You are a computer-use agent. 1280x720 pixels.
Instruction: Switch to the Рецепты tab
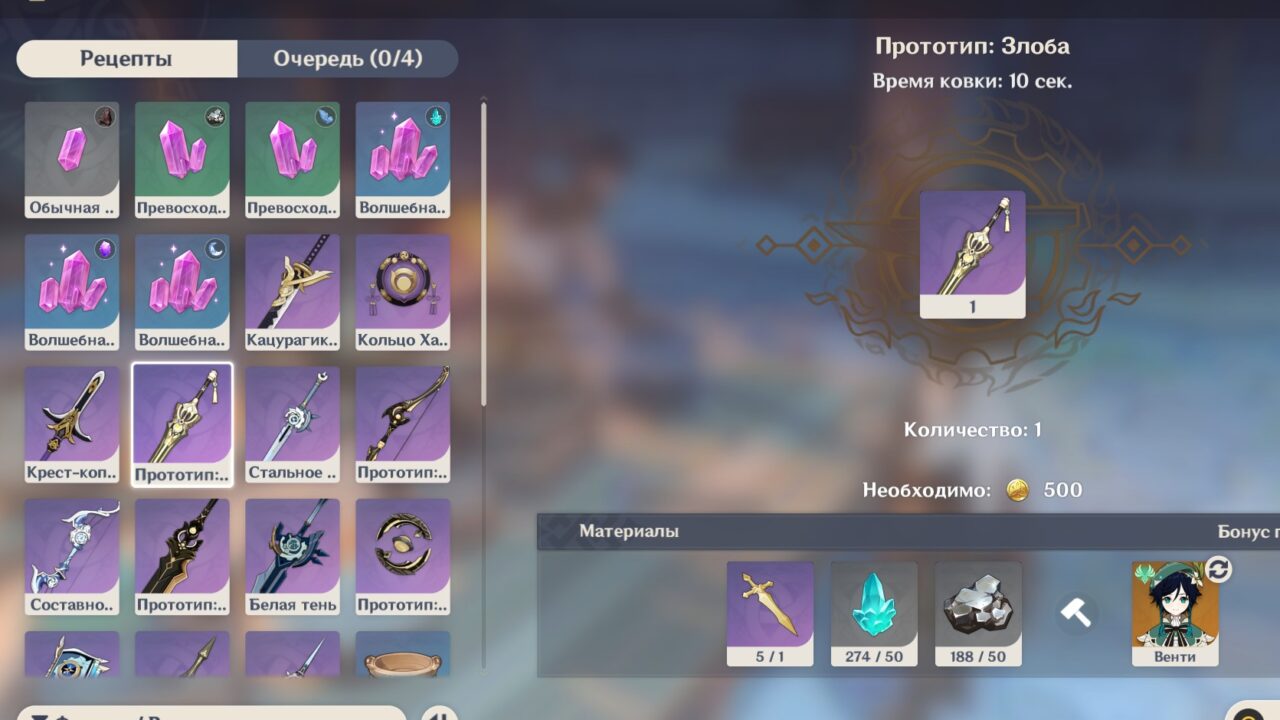[126, 59]
